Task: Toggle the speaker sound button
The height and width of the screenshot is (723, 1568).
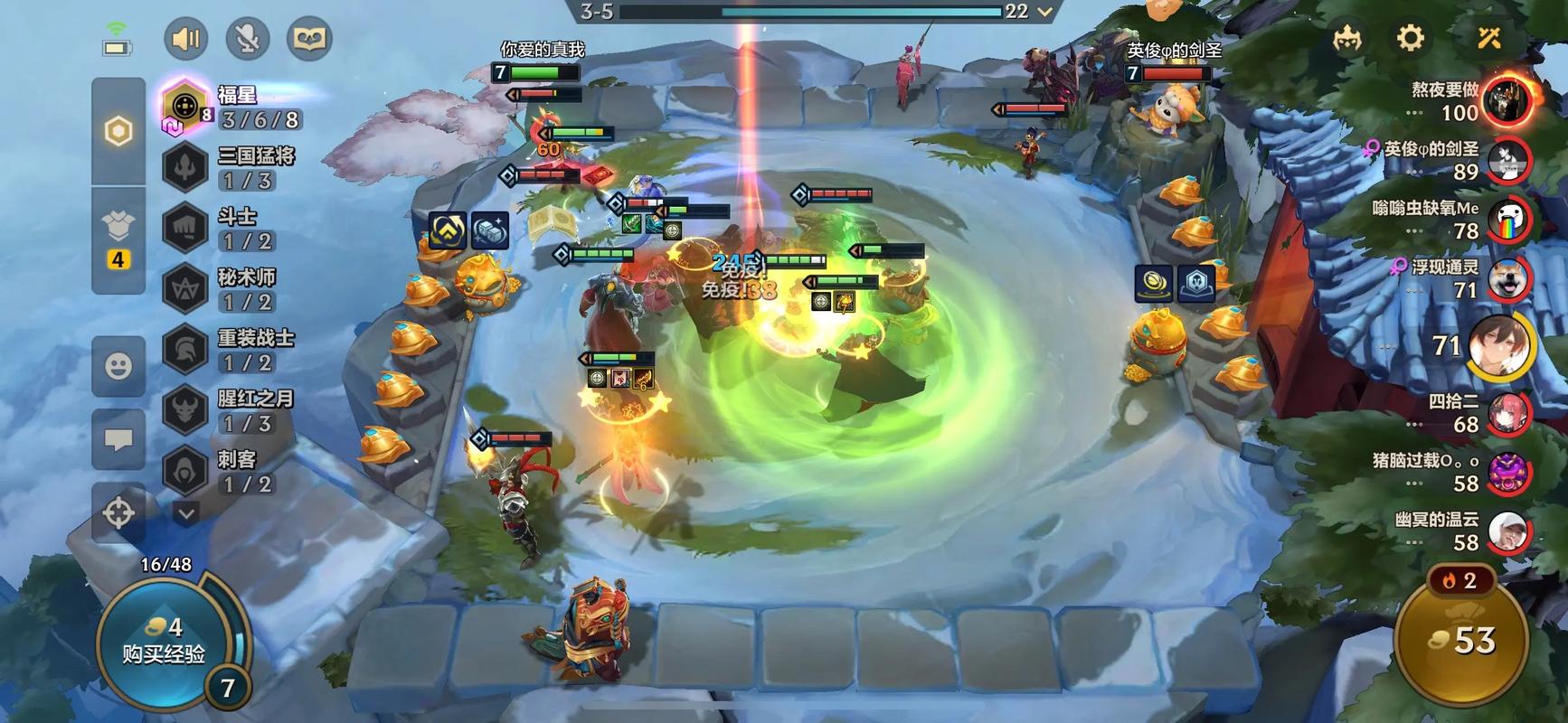Action: 186,39
